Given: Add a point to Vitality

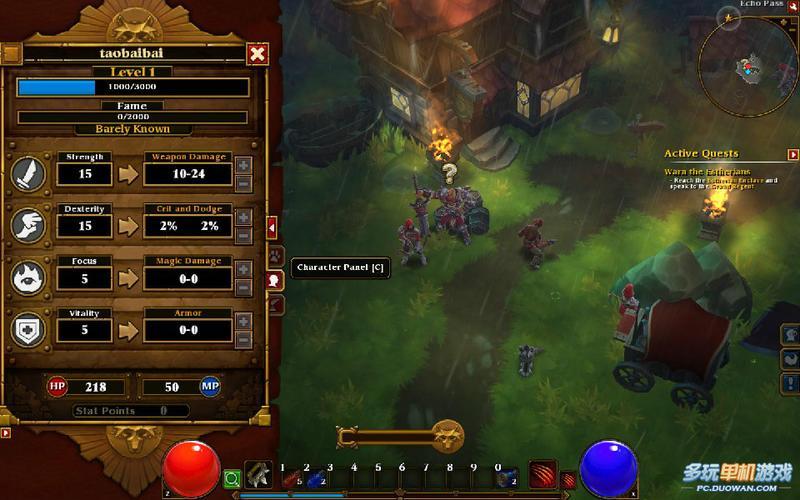Looking at the screenshot, I should (x=244, y=321).
